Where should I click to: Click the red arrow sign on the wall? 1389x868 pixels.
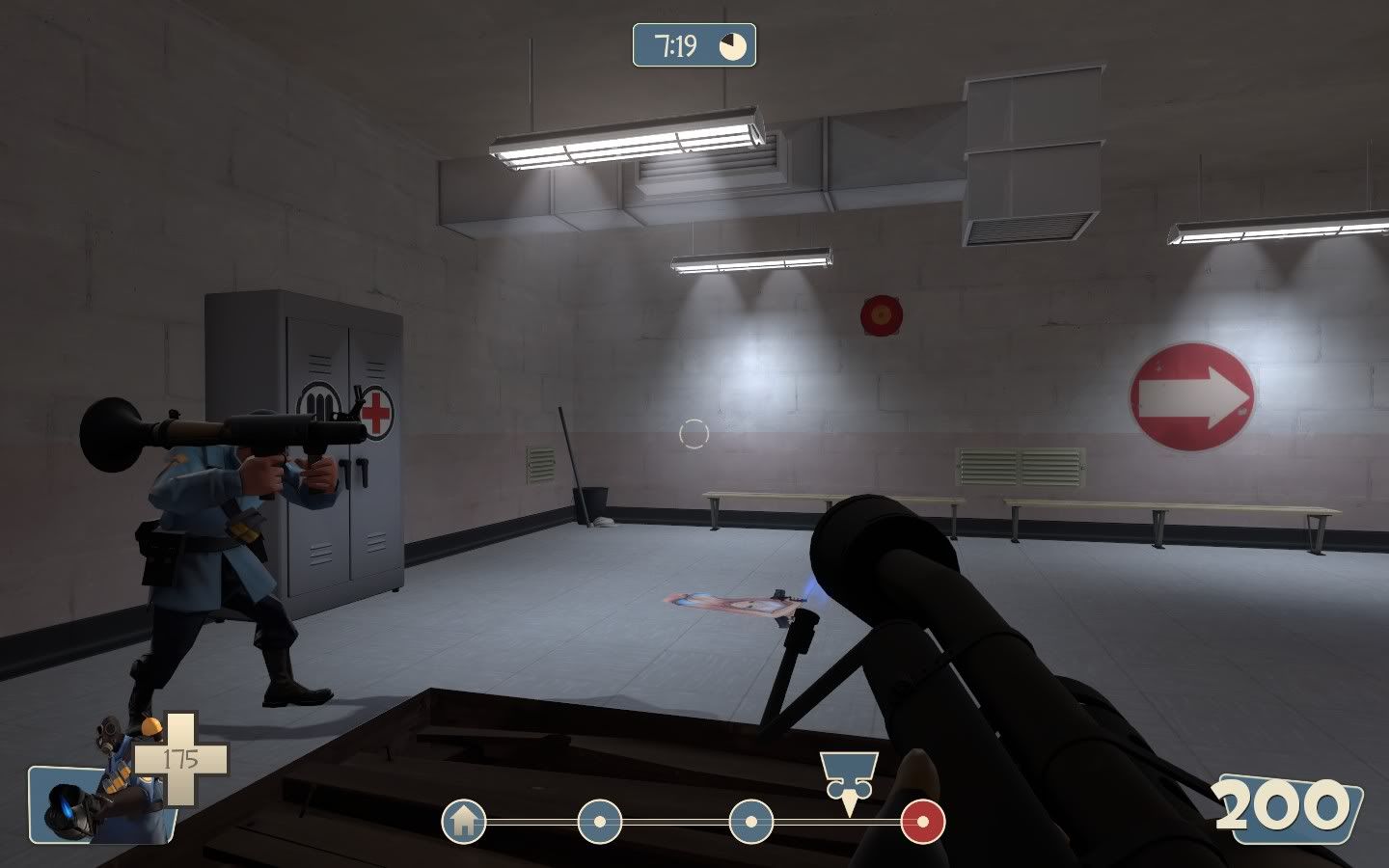point(1191,393)
